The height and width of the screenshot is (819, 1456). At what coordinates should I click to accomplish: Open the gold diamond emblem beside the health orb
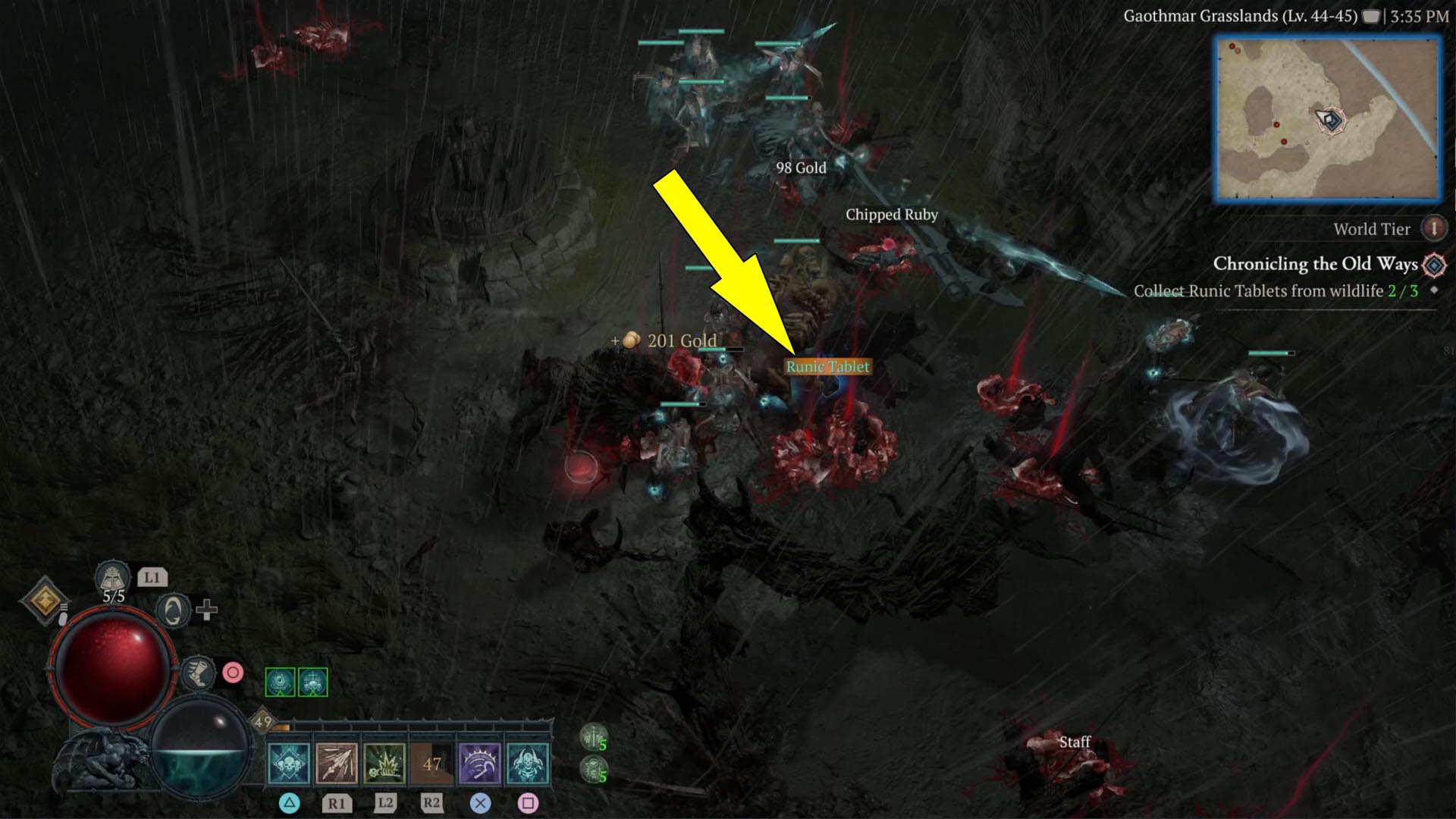click(x=45, y=601)
